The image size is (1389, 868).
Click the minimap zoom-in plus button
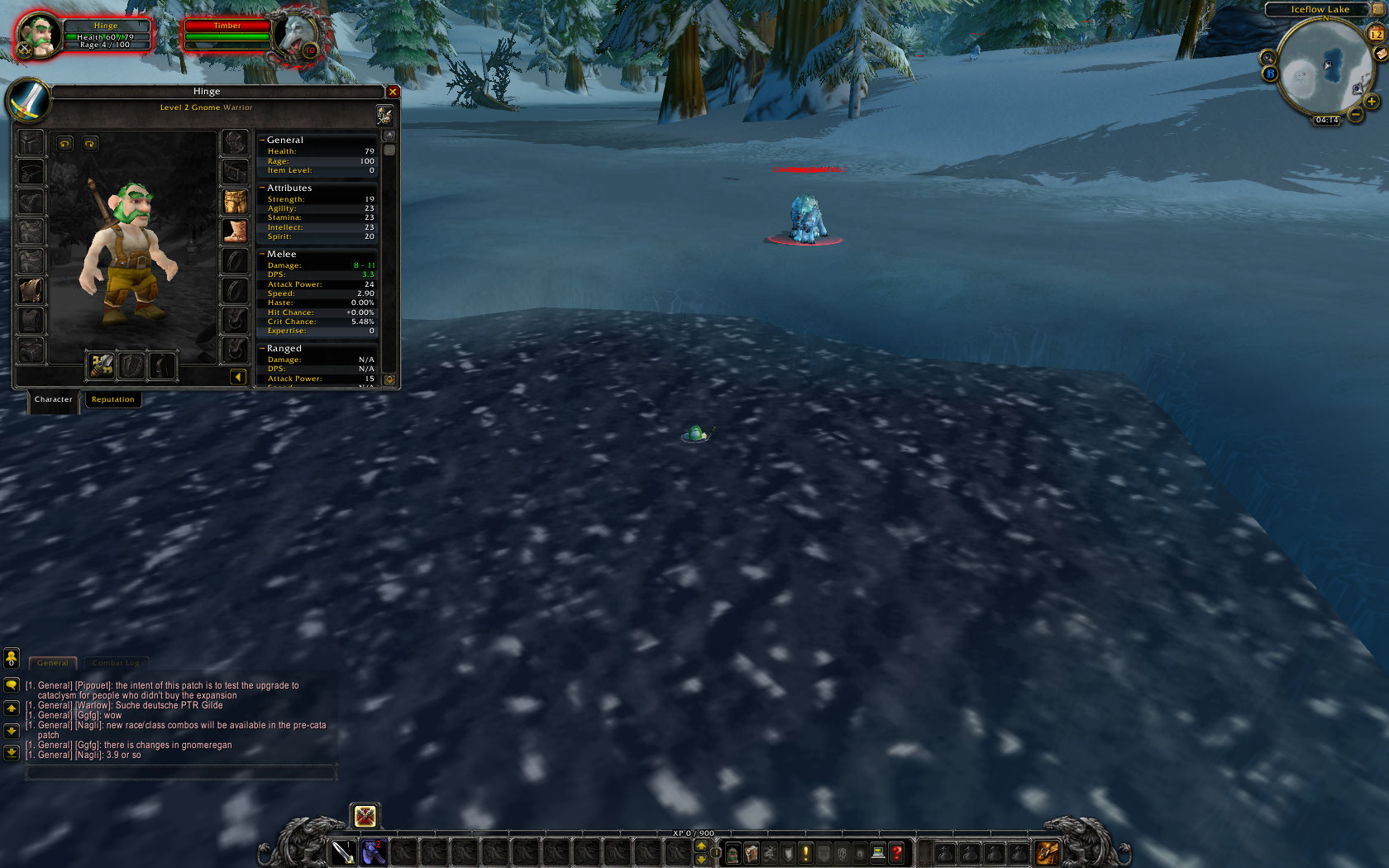coord(1372,102)
